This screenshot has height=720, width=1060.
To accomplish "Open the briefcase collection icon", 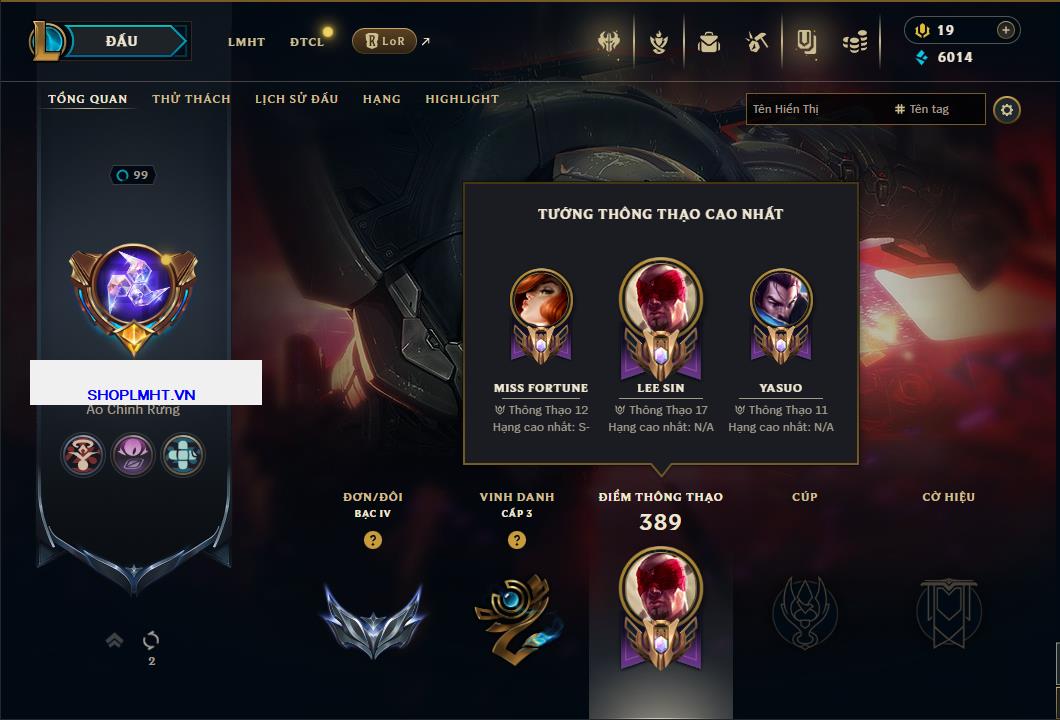I will tap(709, 42).
